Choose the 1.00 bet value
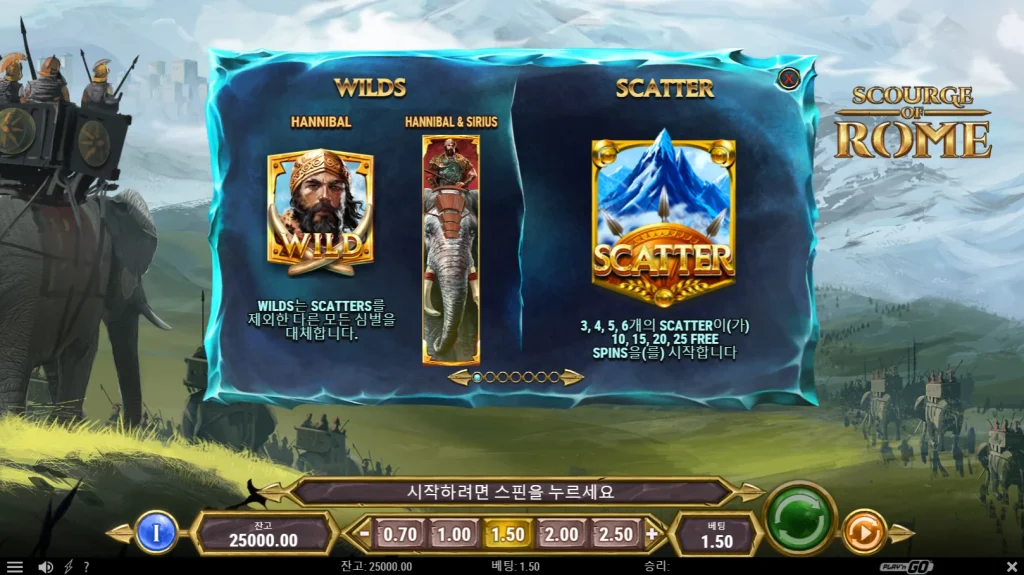The height and width of the screenshot is (575, 1024). [x=454, y=534]
